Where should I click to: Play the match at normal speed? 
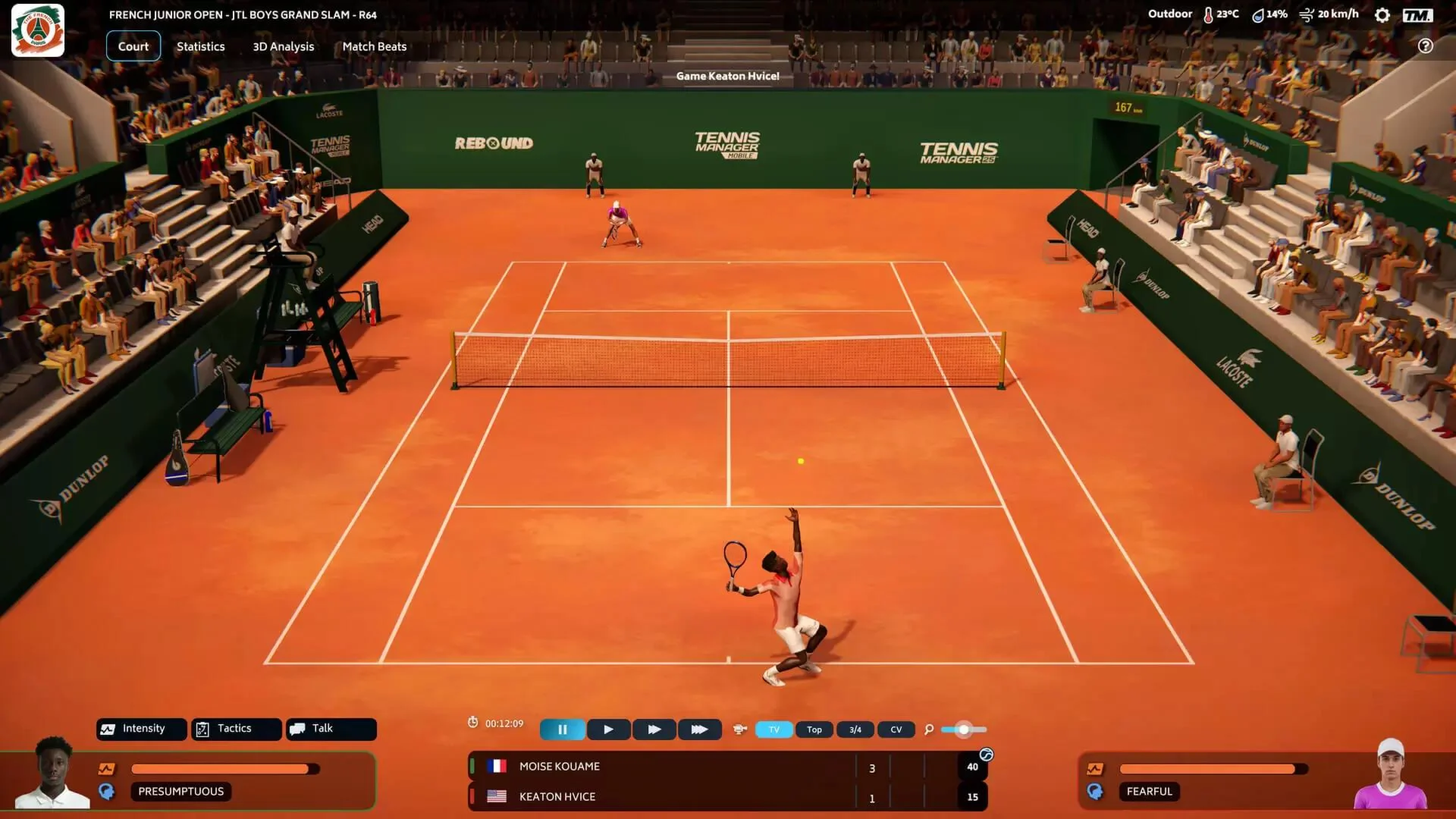click(x=608, y=730)
